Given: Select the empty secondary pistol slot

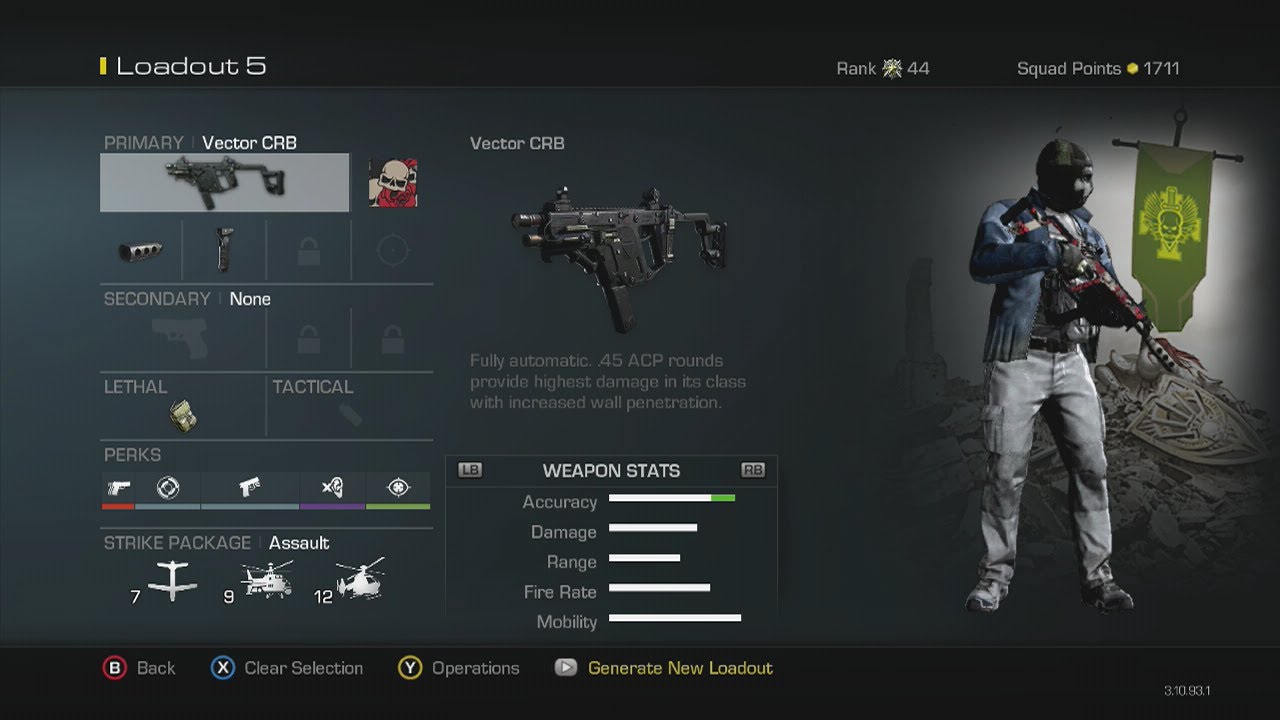Looking at the screenshot, I should point(183,338).
